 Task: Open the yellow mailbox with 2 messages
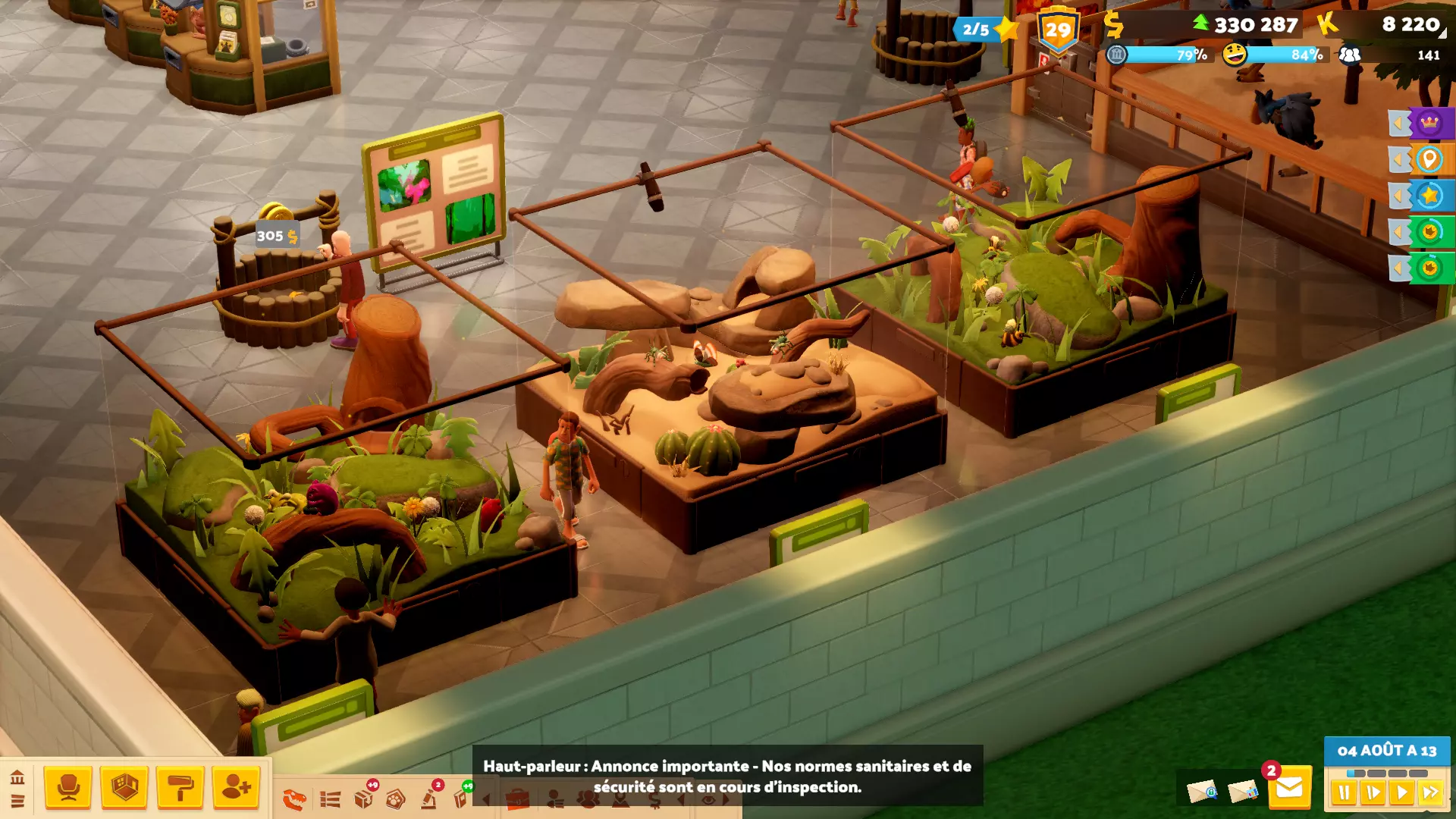(x=1289, y=789)
